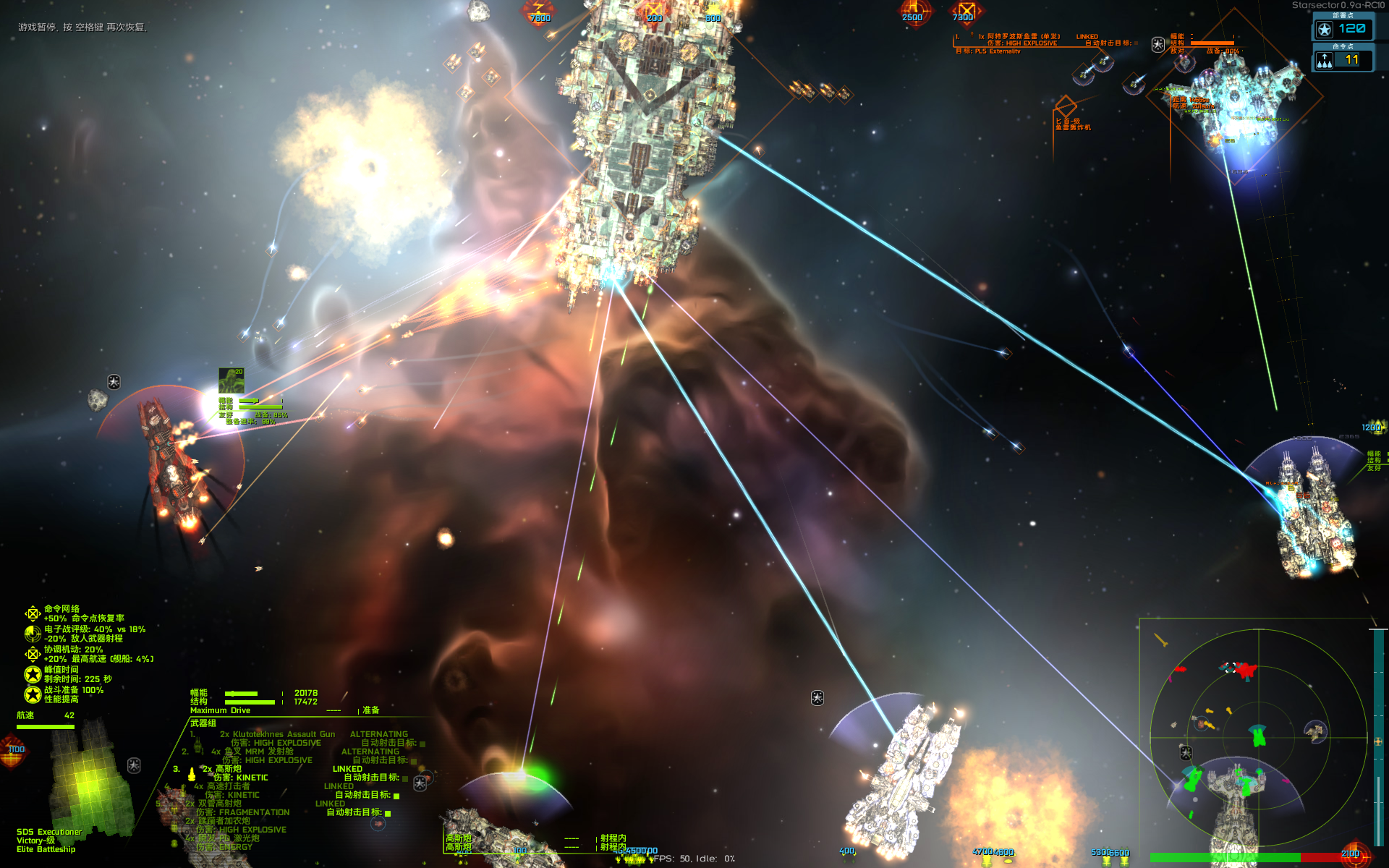Image resolution: width=1389 pixels, height=868 pixels.
Task: Toggle LINKED mode on the 高速打击者 group
Action: click(339, 786)
